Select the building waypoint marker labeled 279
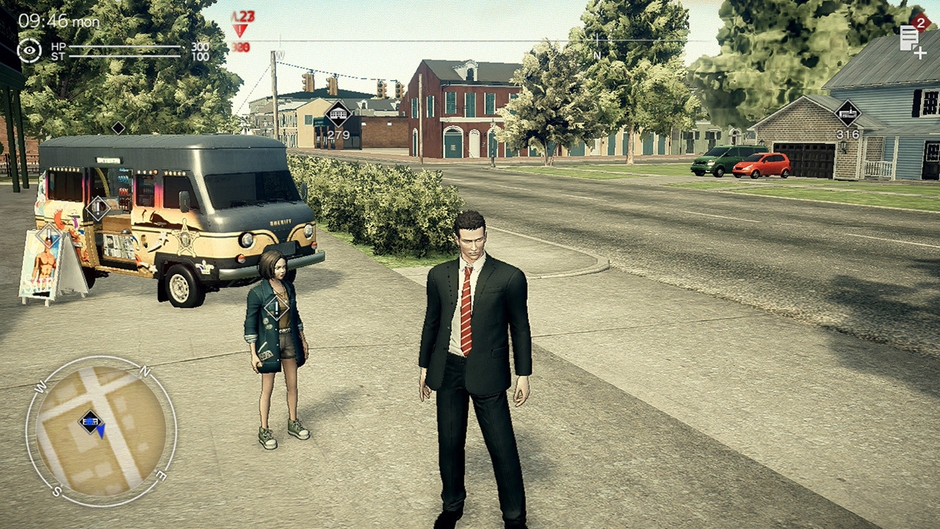The height and width of the screenshot is (529, 940). [x=338, y=114]
